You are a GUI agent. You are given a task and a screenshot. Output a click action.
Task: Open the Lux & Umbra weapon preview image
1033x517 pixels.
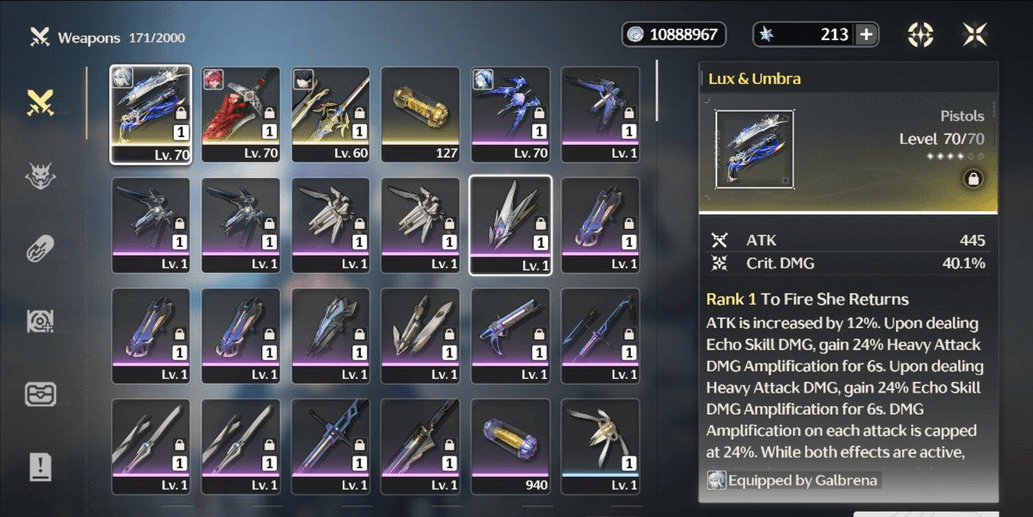tap(755, 149)
